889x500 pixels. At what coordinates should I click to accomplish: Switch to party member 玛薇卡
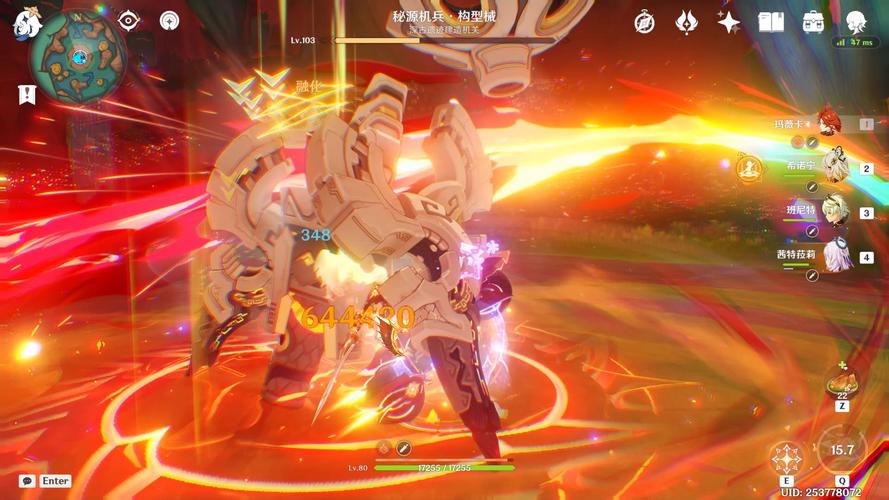pos(830,123)
